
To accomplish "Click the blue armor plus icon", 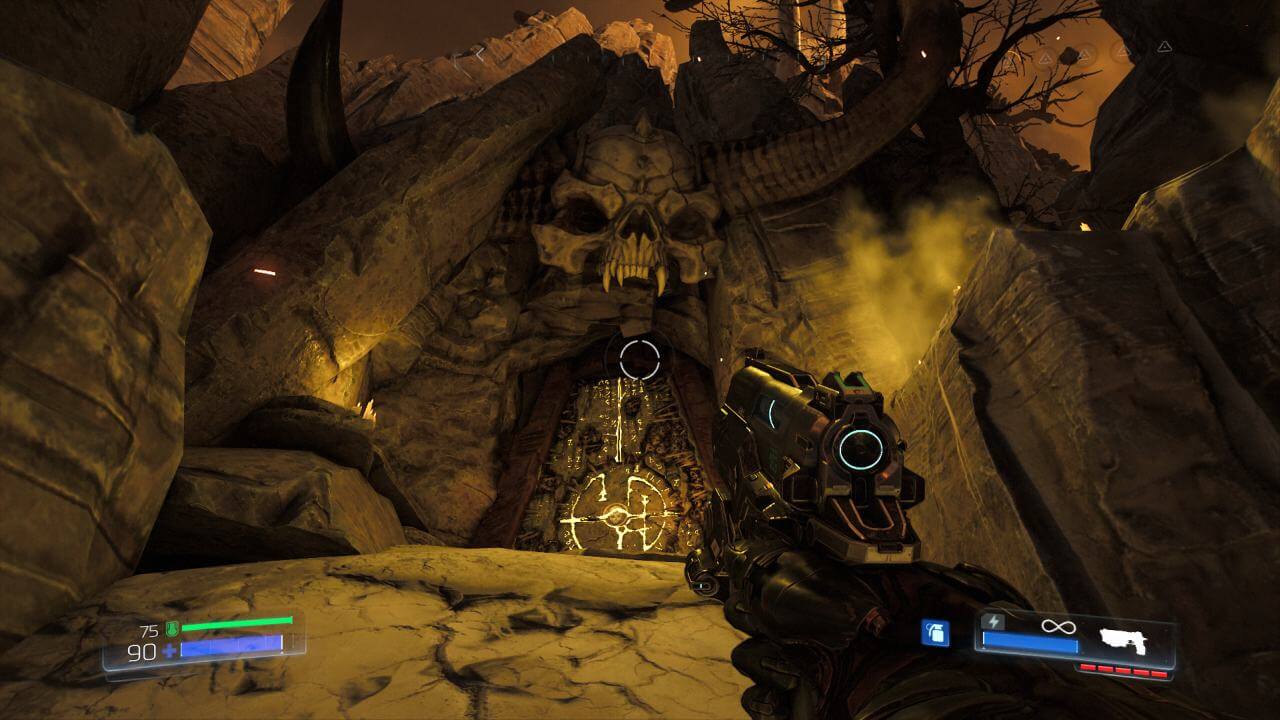I will pyautogui.click(x=167, y=650).
